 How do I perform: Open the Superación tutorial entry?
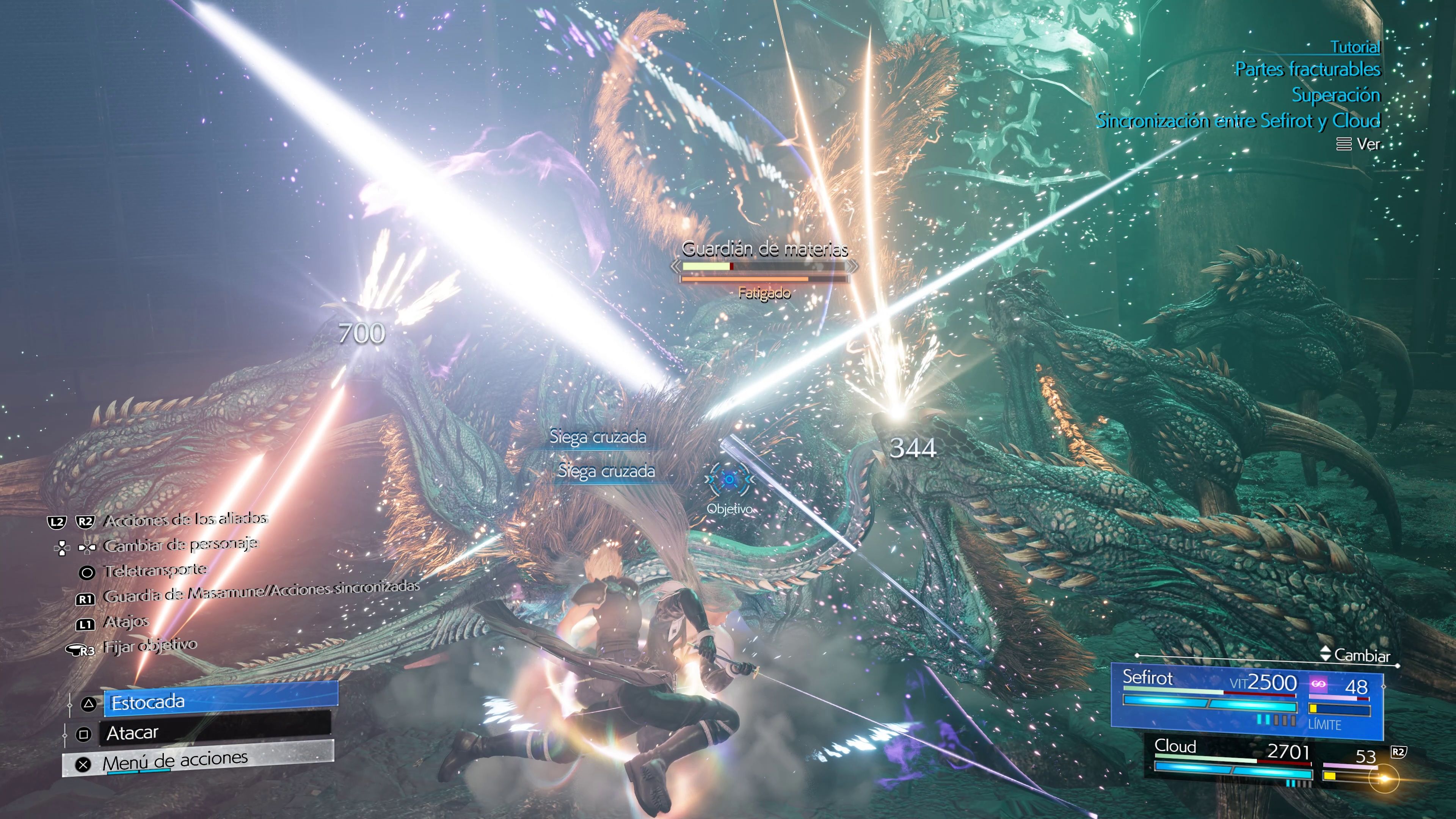click(x=1335, y=95)
